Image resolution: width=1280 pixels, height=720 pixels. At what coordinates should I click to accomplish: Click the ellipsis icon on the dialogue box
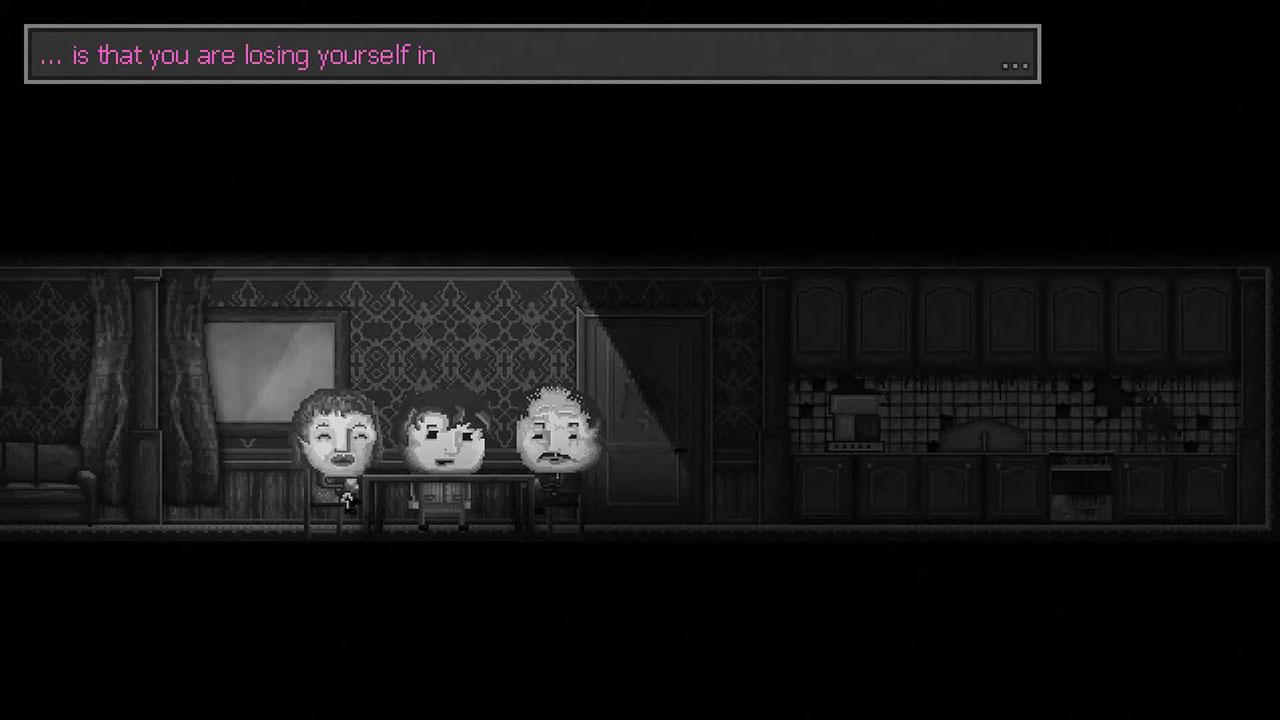[x=1015, y=65]
